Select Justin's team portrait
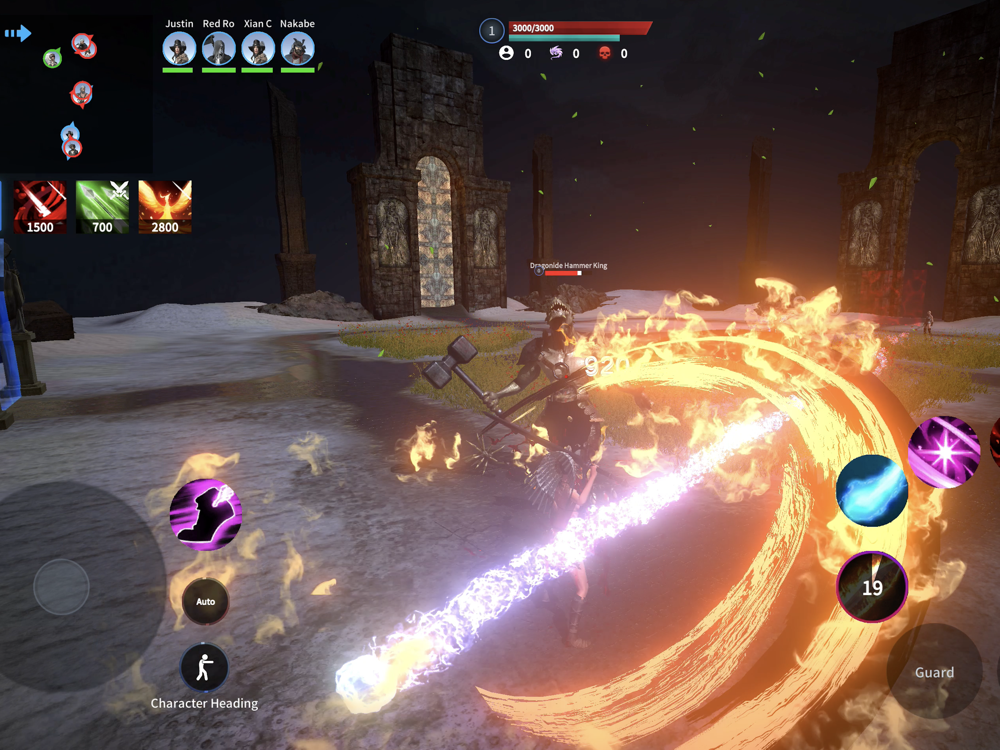Screen dimensions: 1000x750 pos(180,49)
